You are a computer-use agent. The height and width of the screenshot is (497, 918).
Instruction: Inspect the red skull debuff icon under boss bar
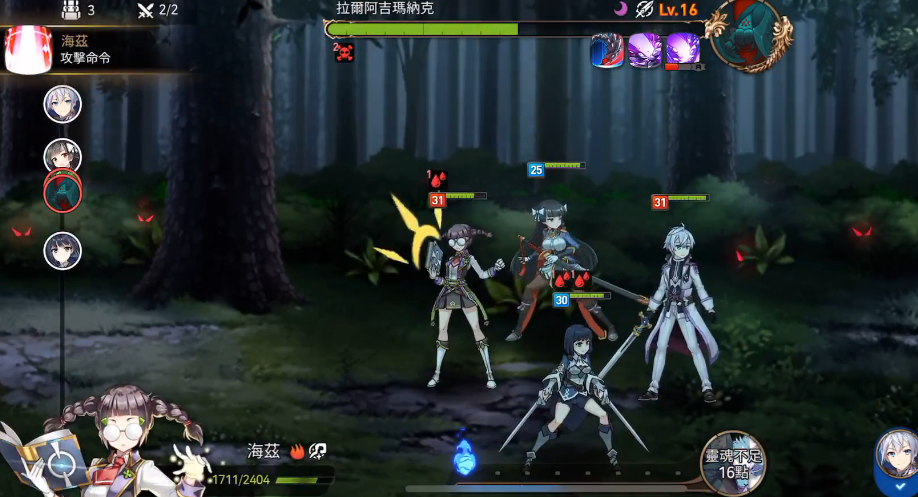pos(344,52)
